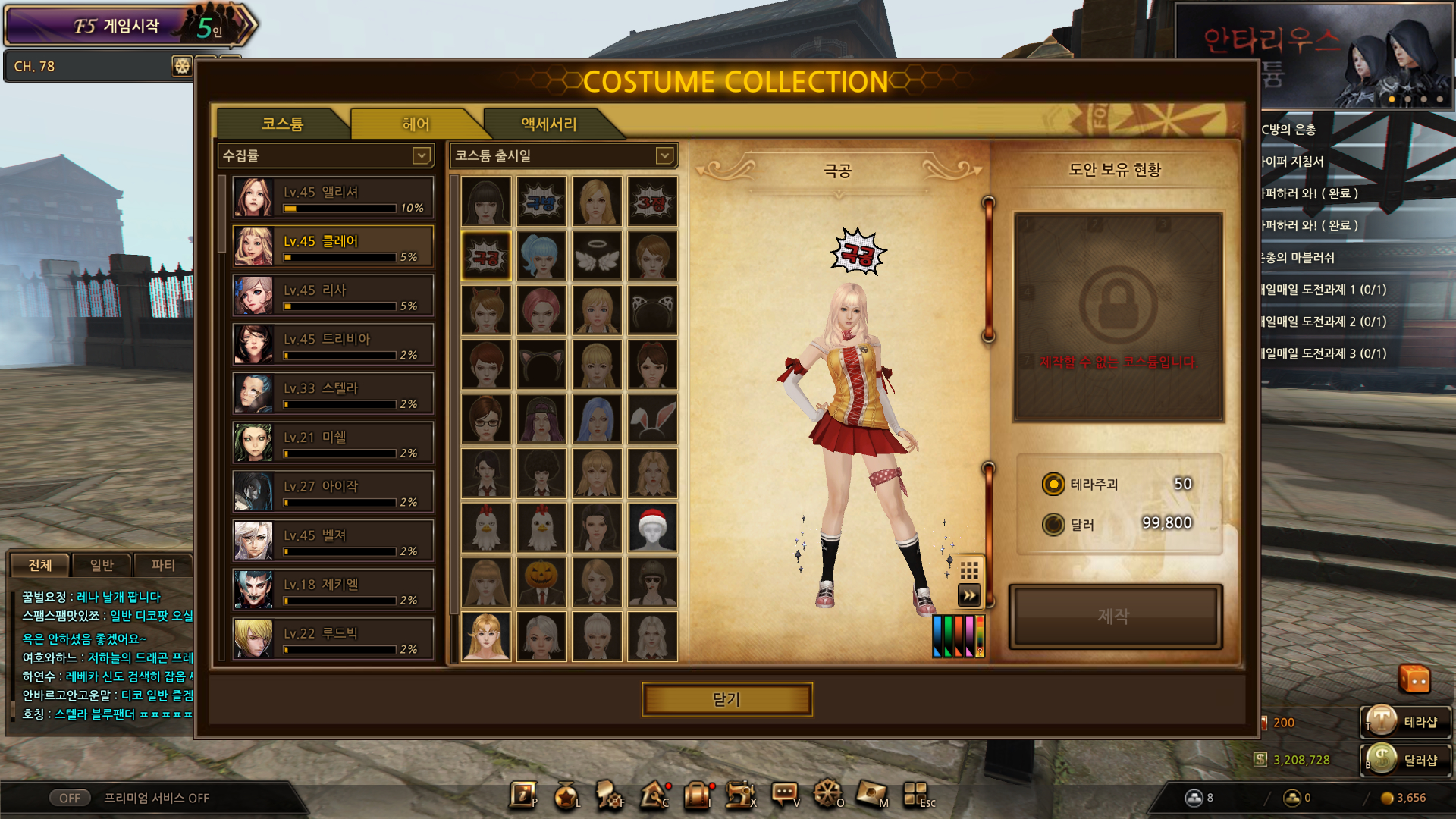The width and height of the screenshot is (1456, 819).
Task: Select the Santa hat hair thumbnail
Action: coord(652,528)
